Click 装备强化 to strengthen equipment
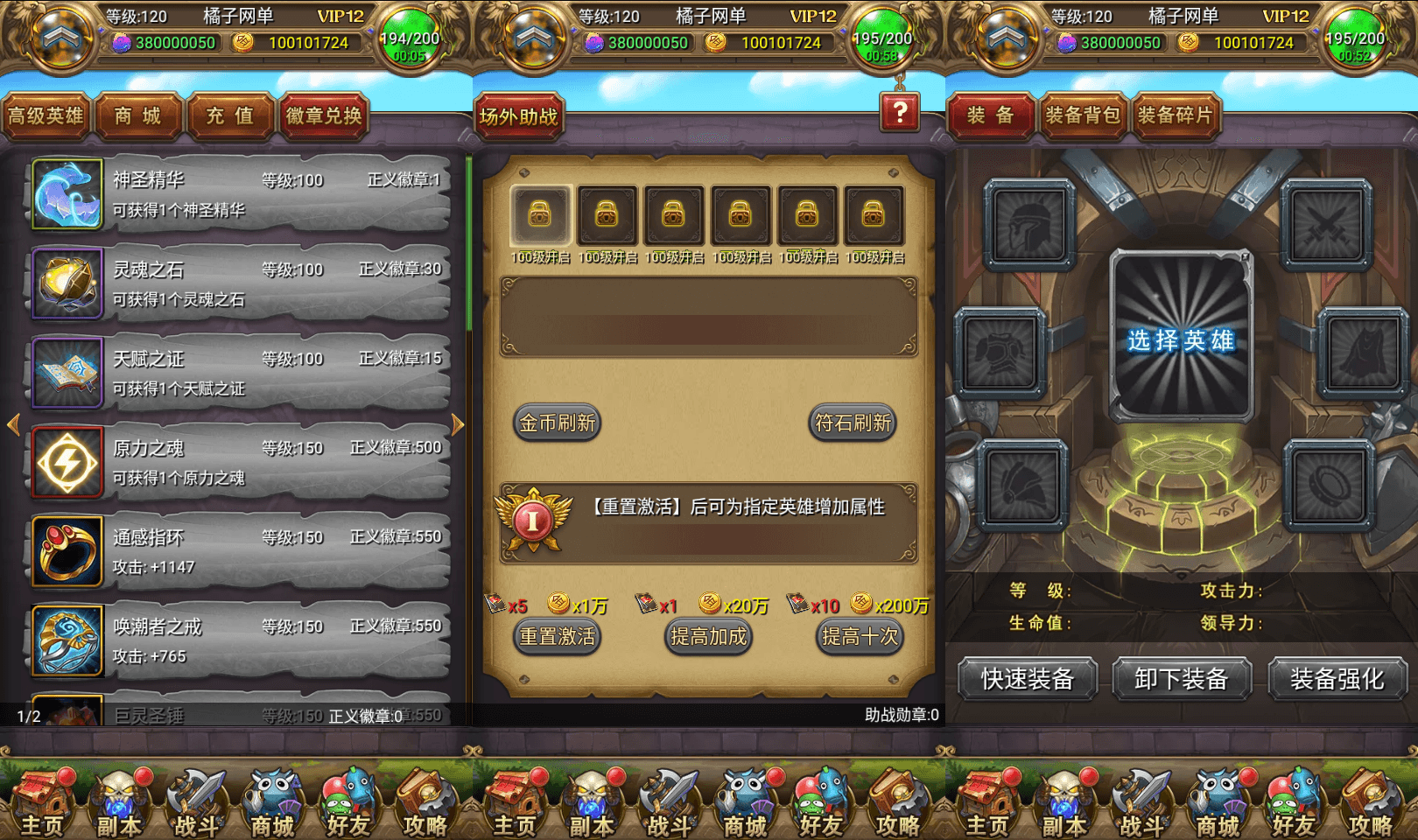Screen dimensions: 1418x840 [1337, 679]
